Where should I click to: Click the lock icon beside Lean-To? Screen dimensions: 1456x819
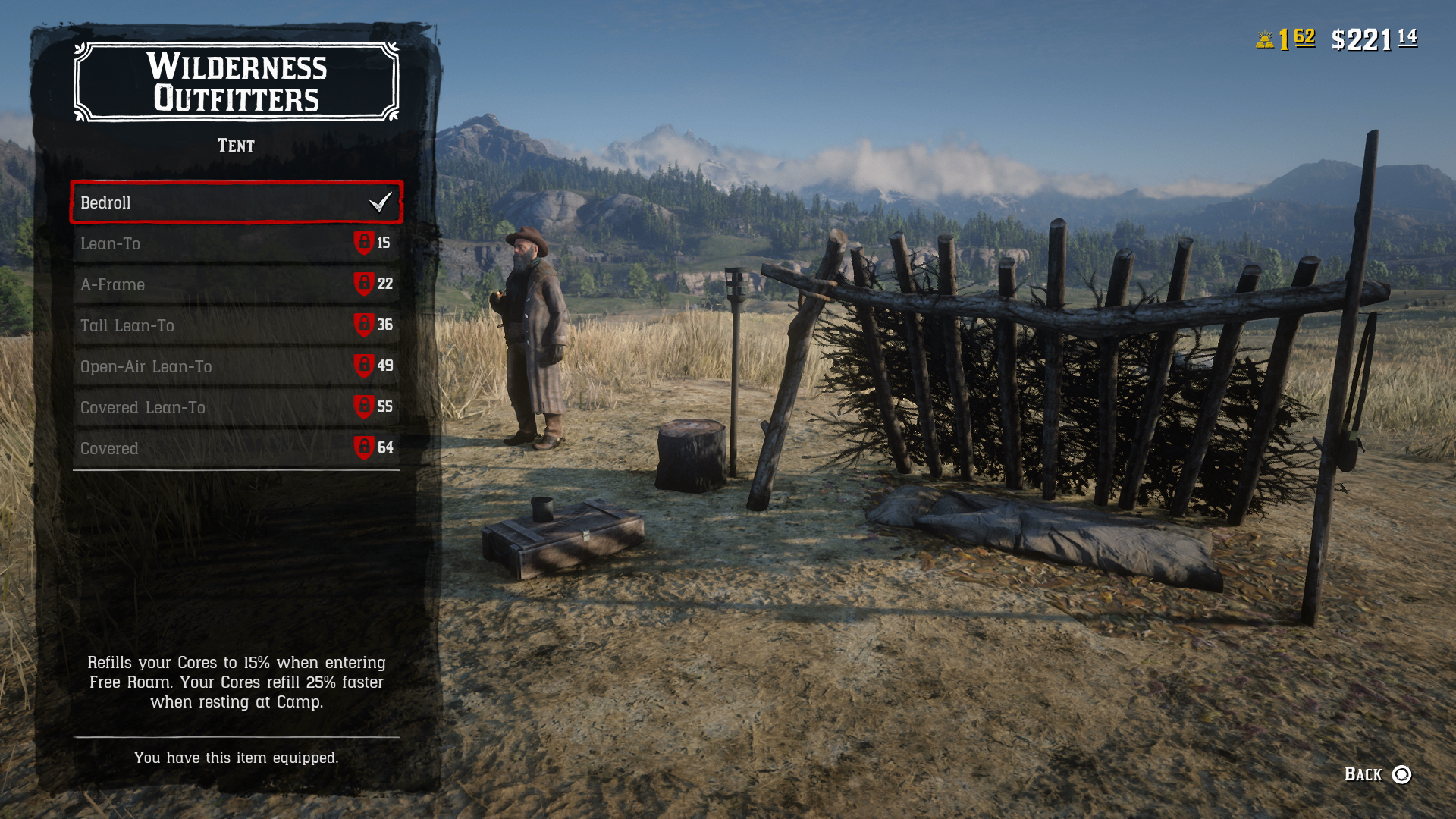[364, 243]
